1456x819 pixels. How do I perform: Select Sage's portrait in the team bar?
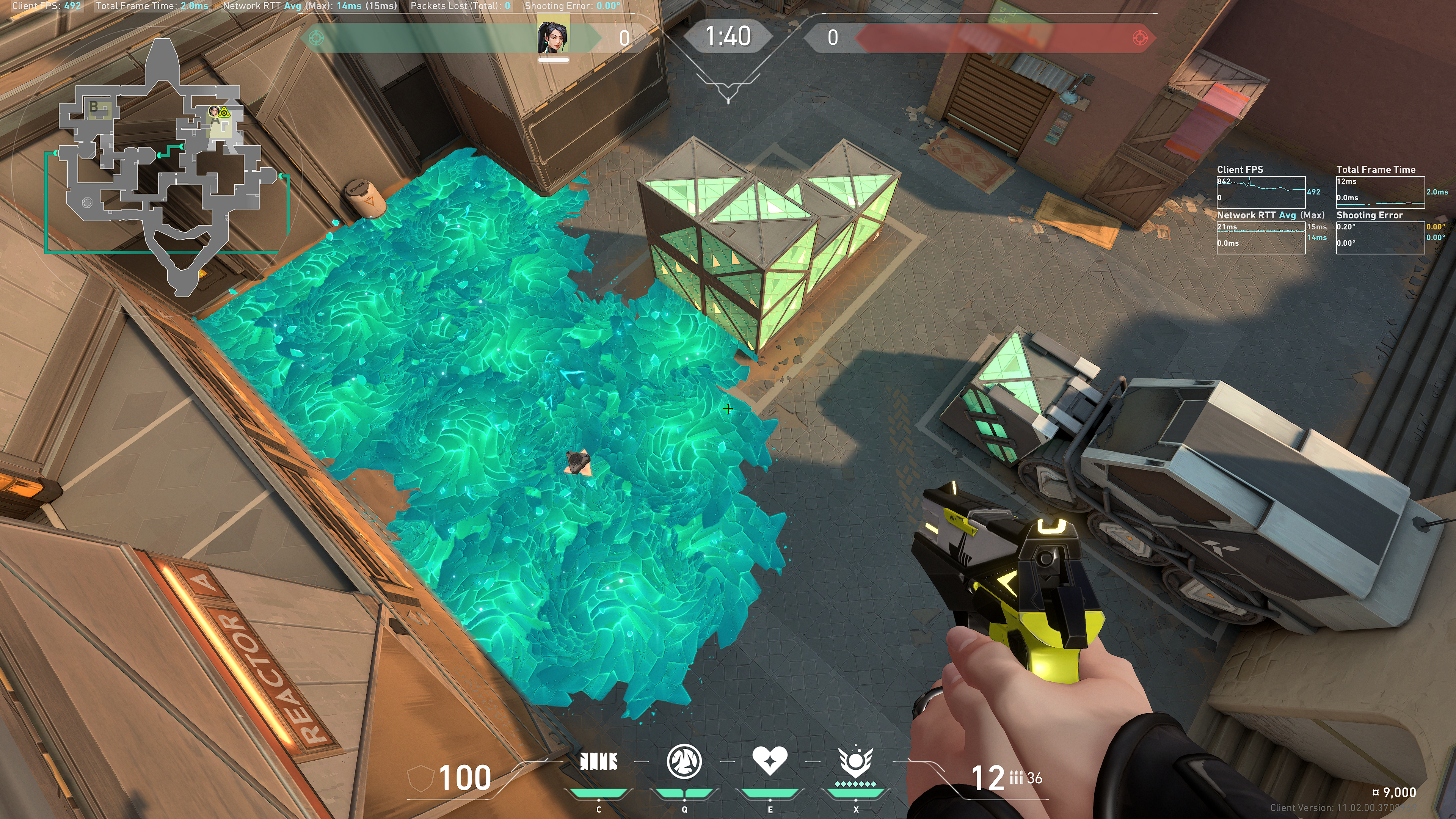pyautogui.click(x=553, y=37)
